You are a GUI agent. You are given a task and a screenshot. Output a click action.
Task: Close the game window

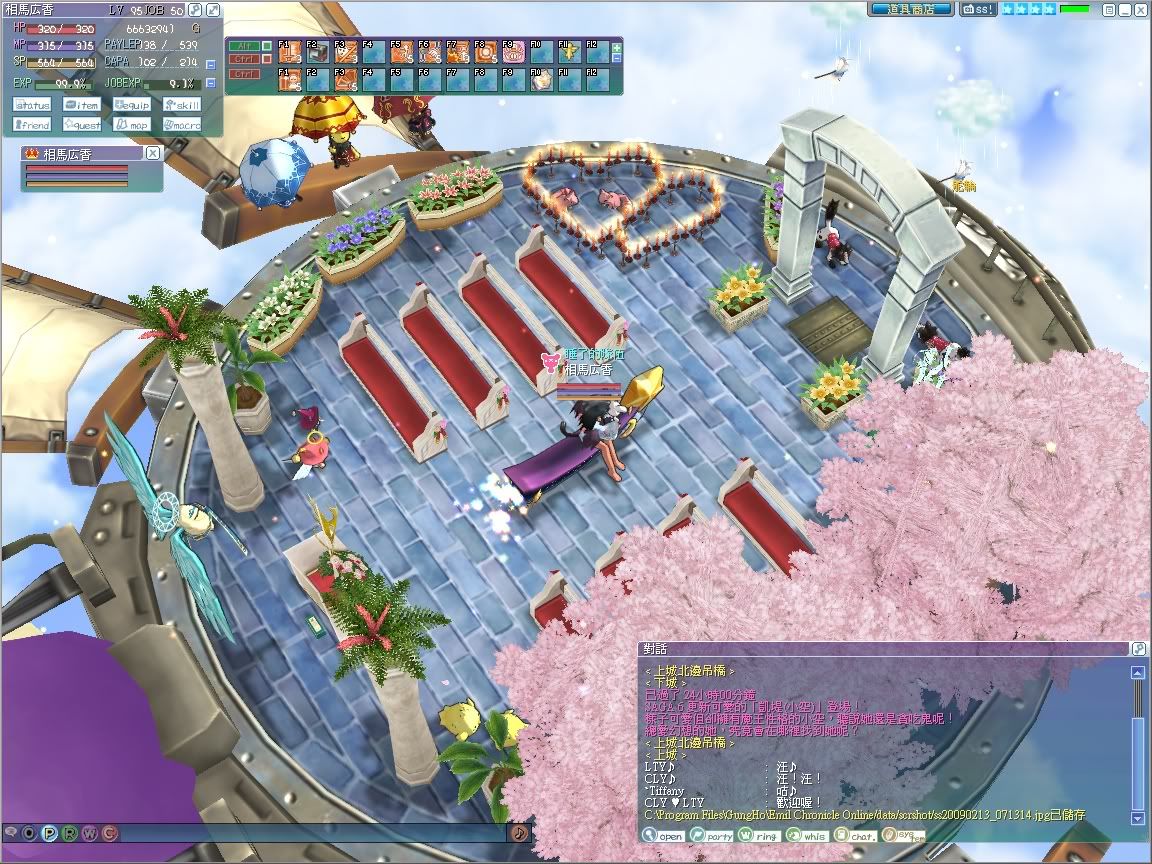click(1140, 9)
